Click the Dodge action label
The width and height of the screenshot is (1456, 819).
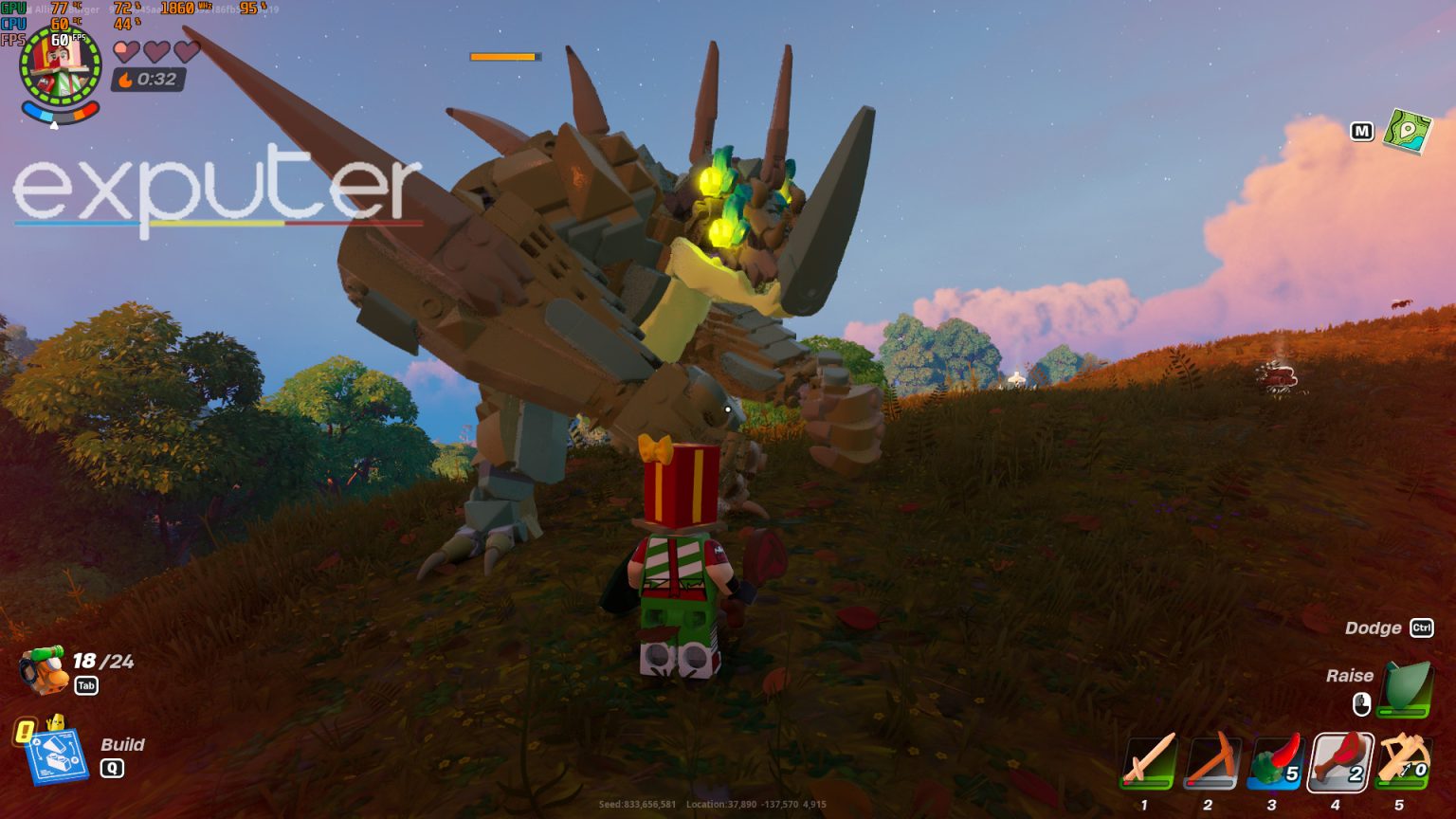tap(1372, 628)
